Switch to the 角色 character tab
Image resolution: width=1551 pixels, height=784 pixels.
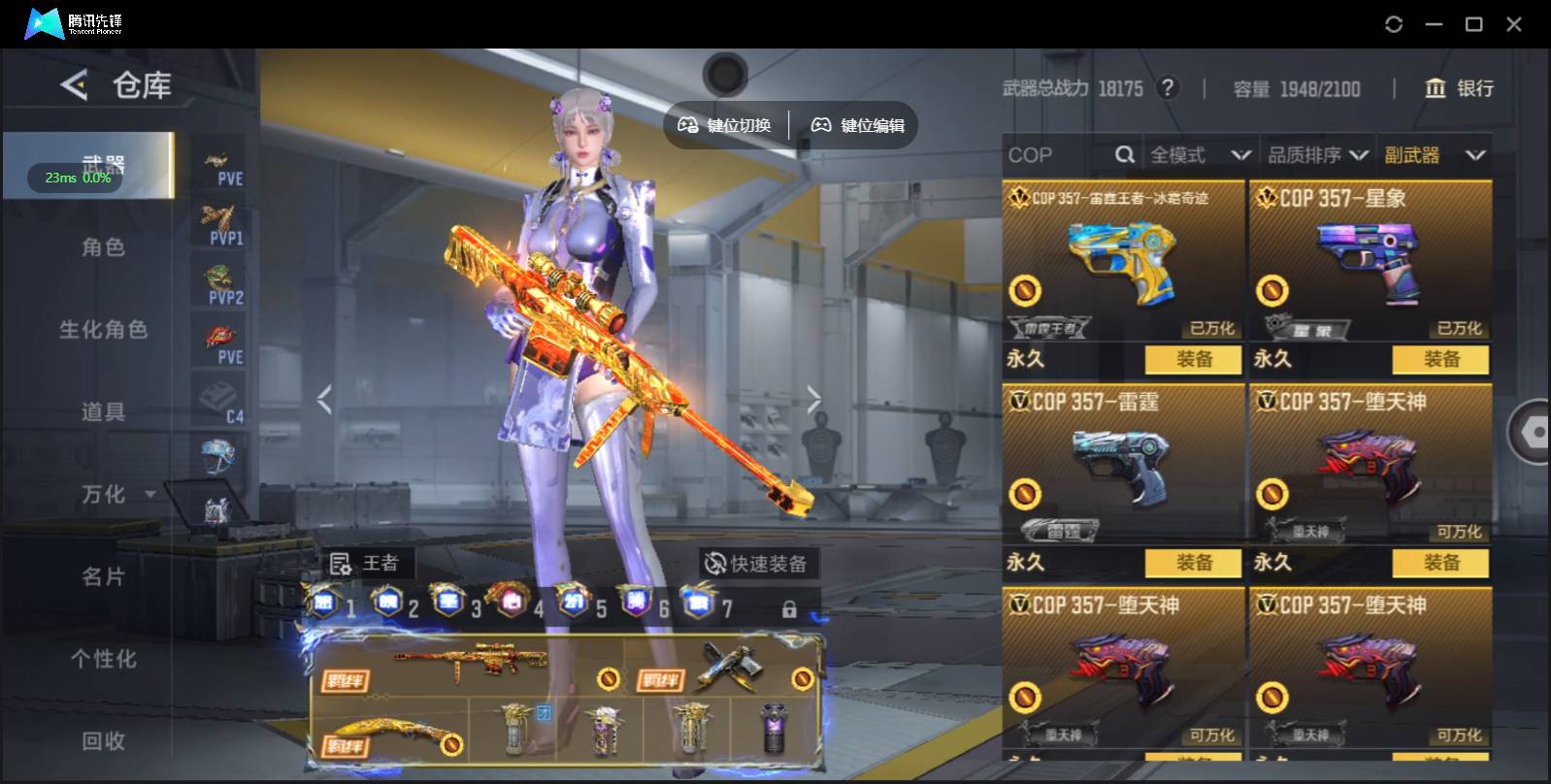tap(103, 247)
